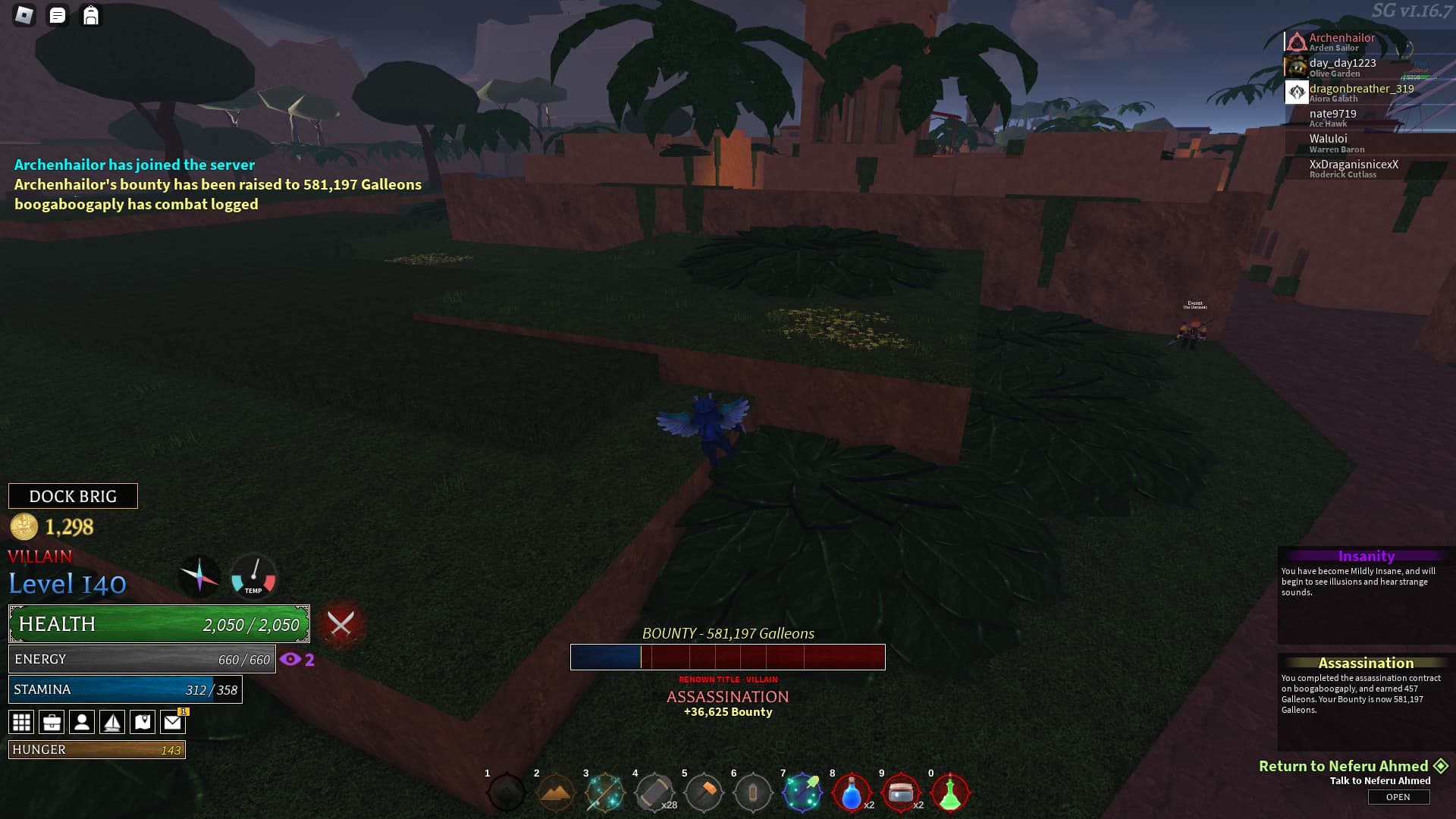
Task: Open the backpack inventory icon
Action: pyautogui.click(x=92, y=14)
